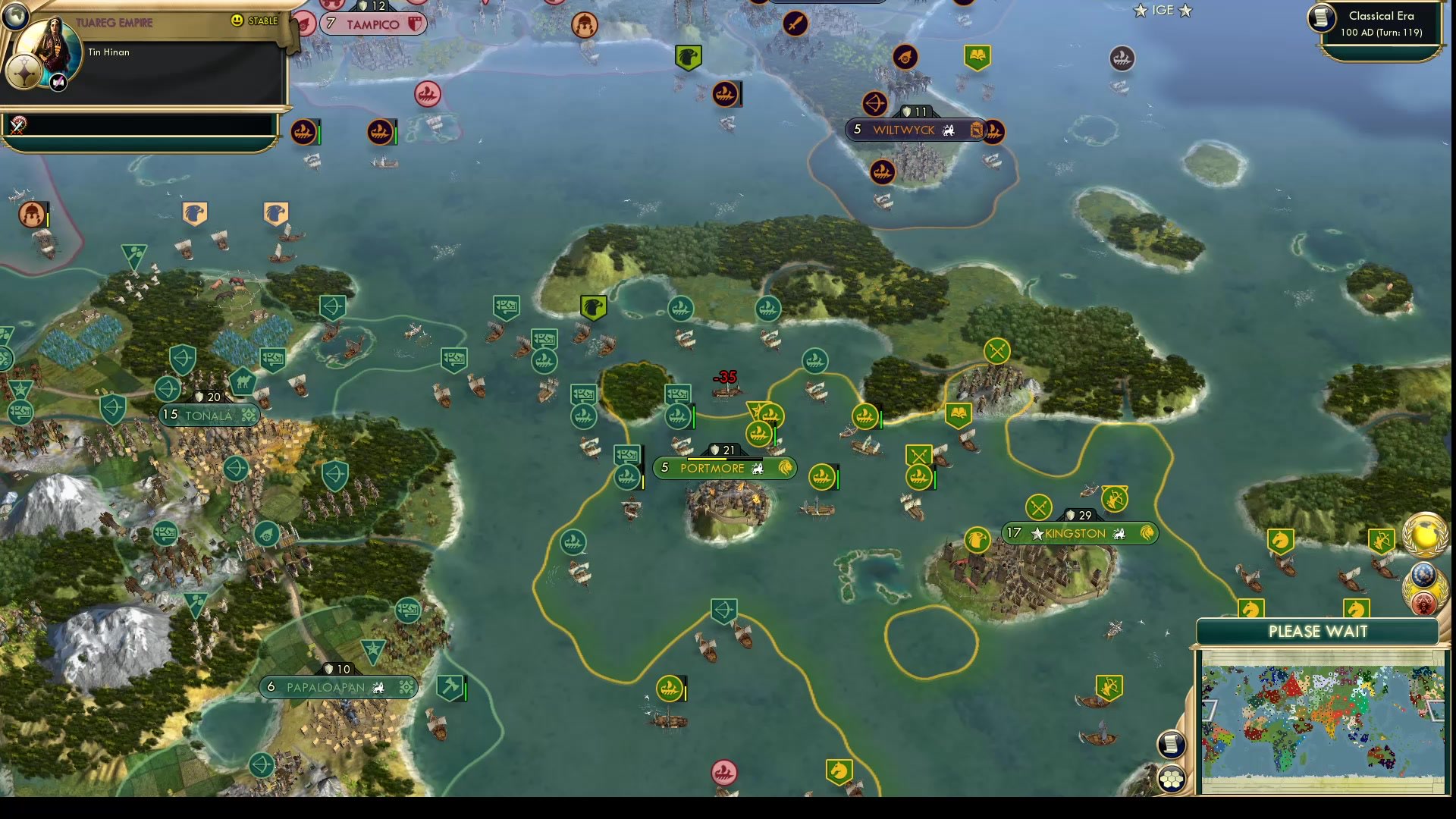This screenshot has height=819, width=1456.
Task: Select the green archer flag below Portmore
Action: (723, 609)
